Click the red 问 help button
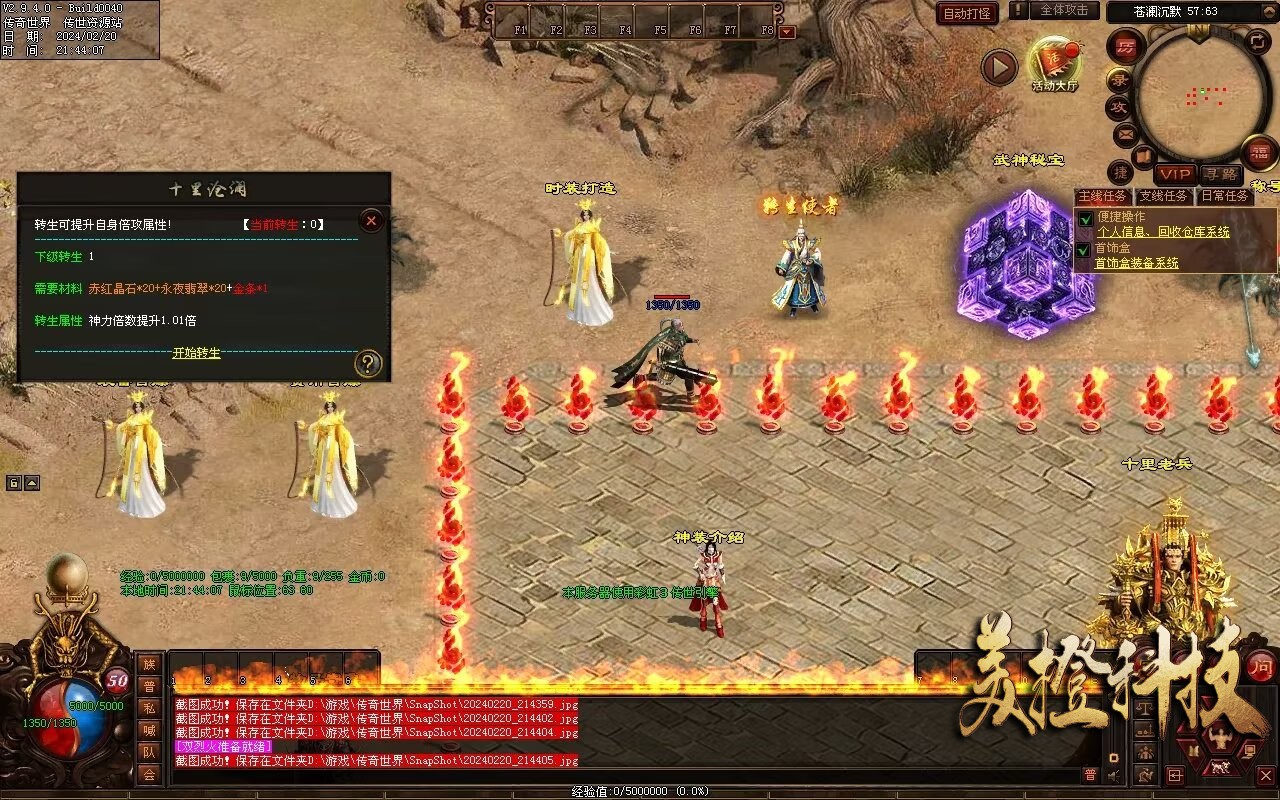1280x800 pixels. [1261, 666]
